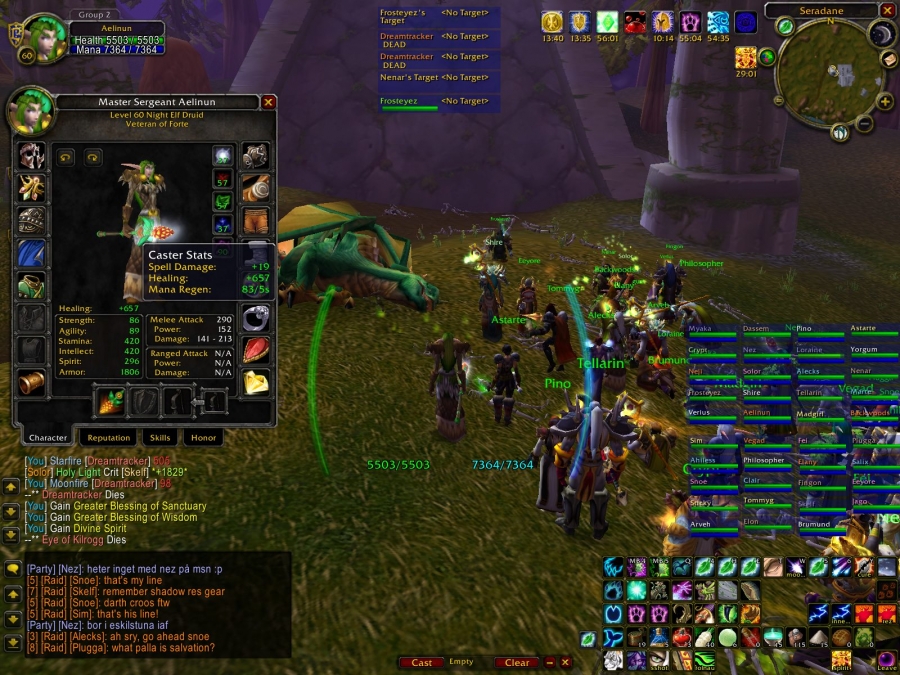
Task: Click the blue cloak equipment slot
Action: click(x=31, y=253)
